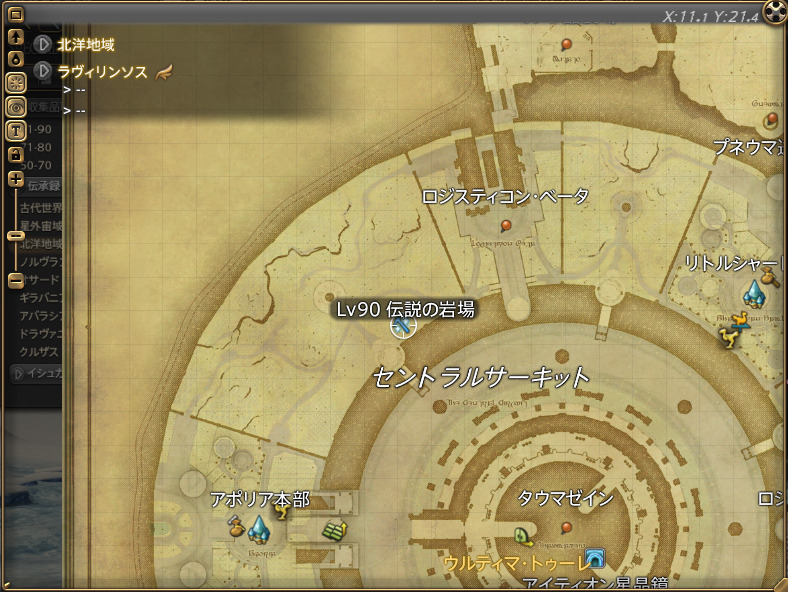This screenshot has height=592, width=788.
Task: Select the ラヴィリンソス area entry
Action: [x=103, y=71]
